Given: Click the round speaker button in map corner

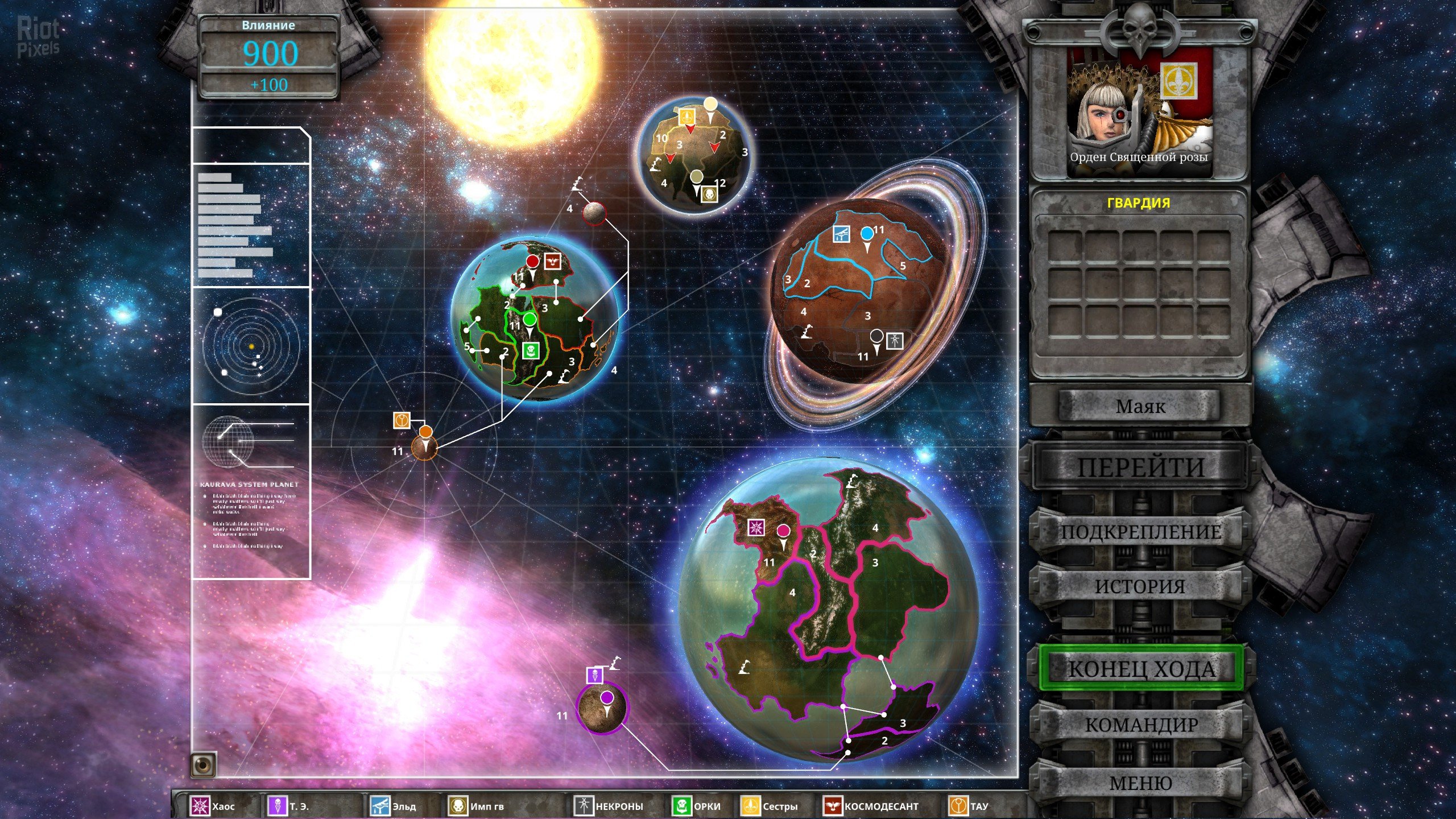Looking at the screenshot, I should pos(204,765).
